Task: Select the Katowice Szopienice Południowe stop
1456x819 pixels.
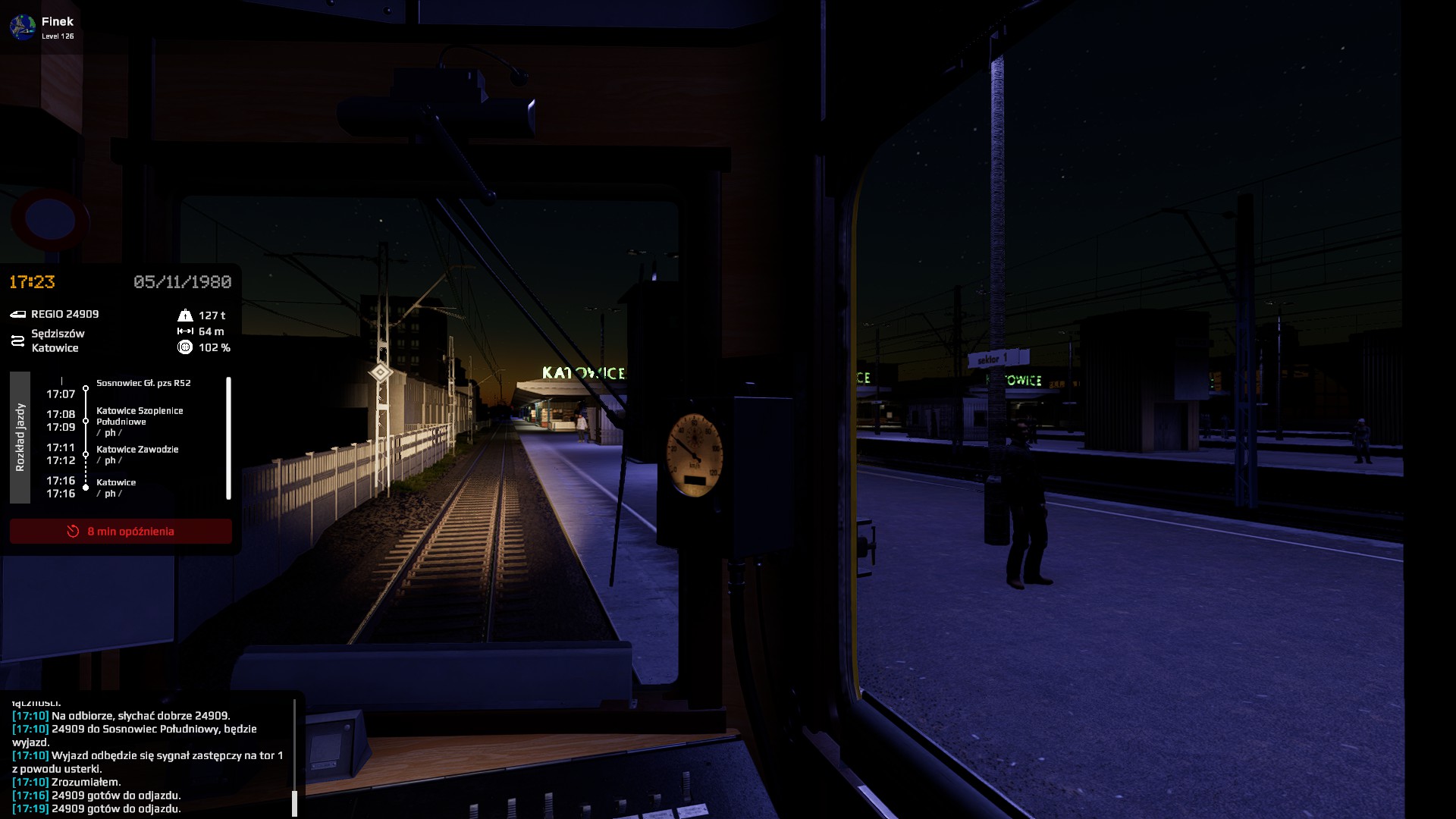Action: pyautogui.click(x=140, y=416)
